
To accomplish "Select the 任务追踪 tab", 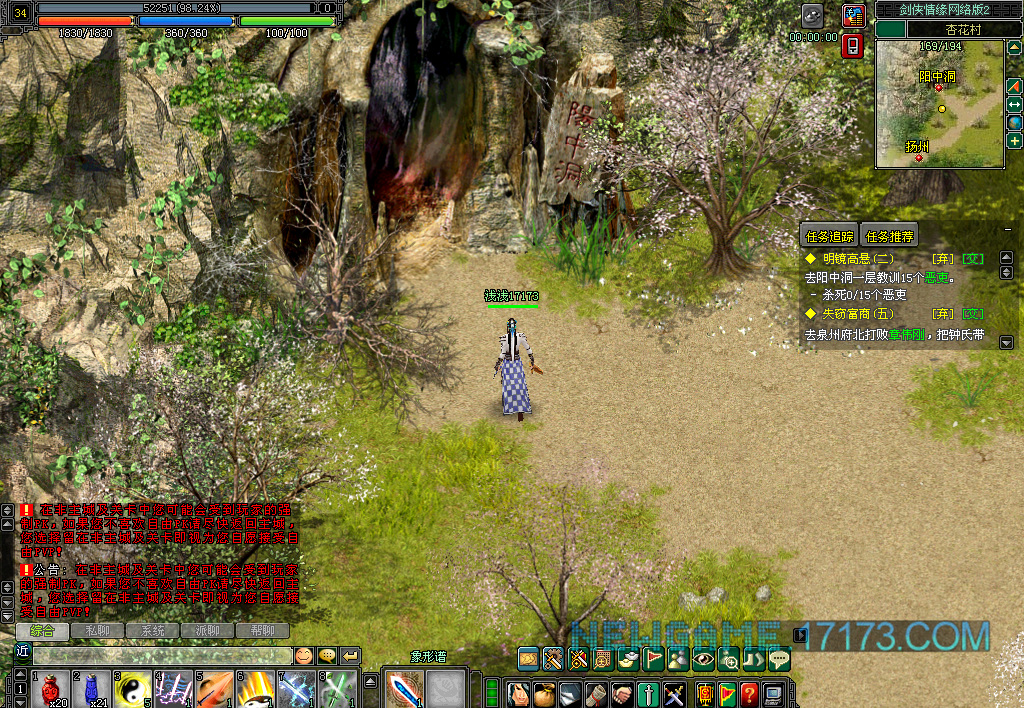I will click(830, 237).
